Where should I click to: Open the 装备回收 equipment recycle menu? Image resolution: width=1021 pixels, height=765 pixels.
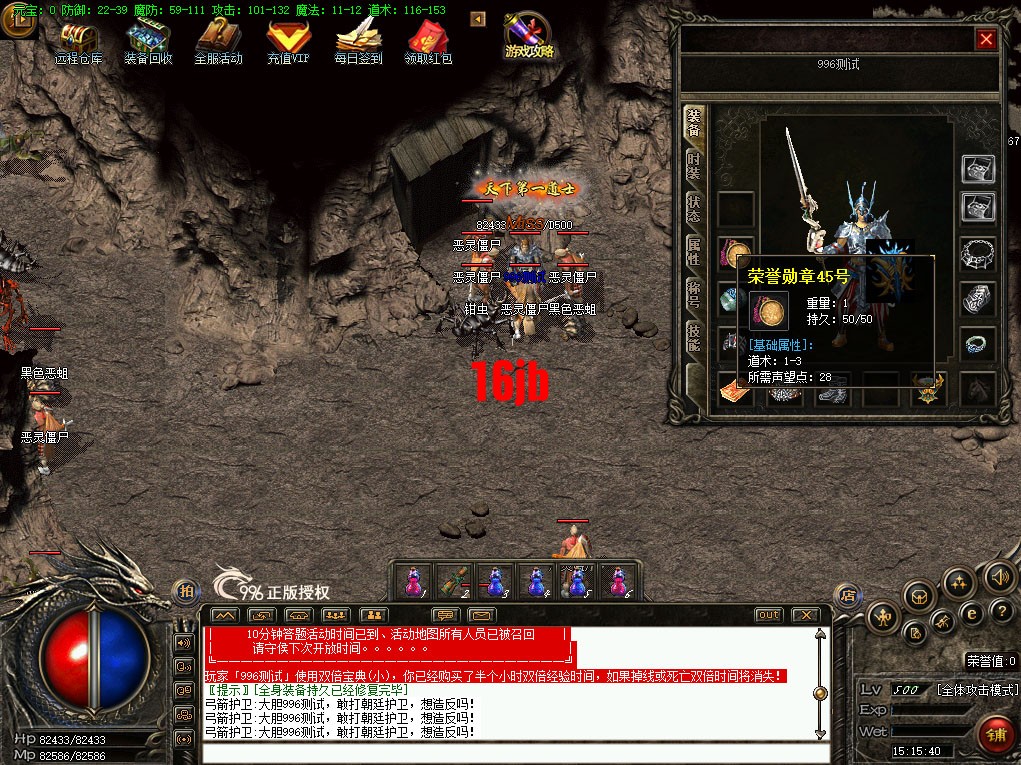point(148,40)
